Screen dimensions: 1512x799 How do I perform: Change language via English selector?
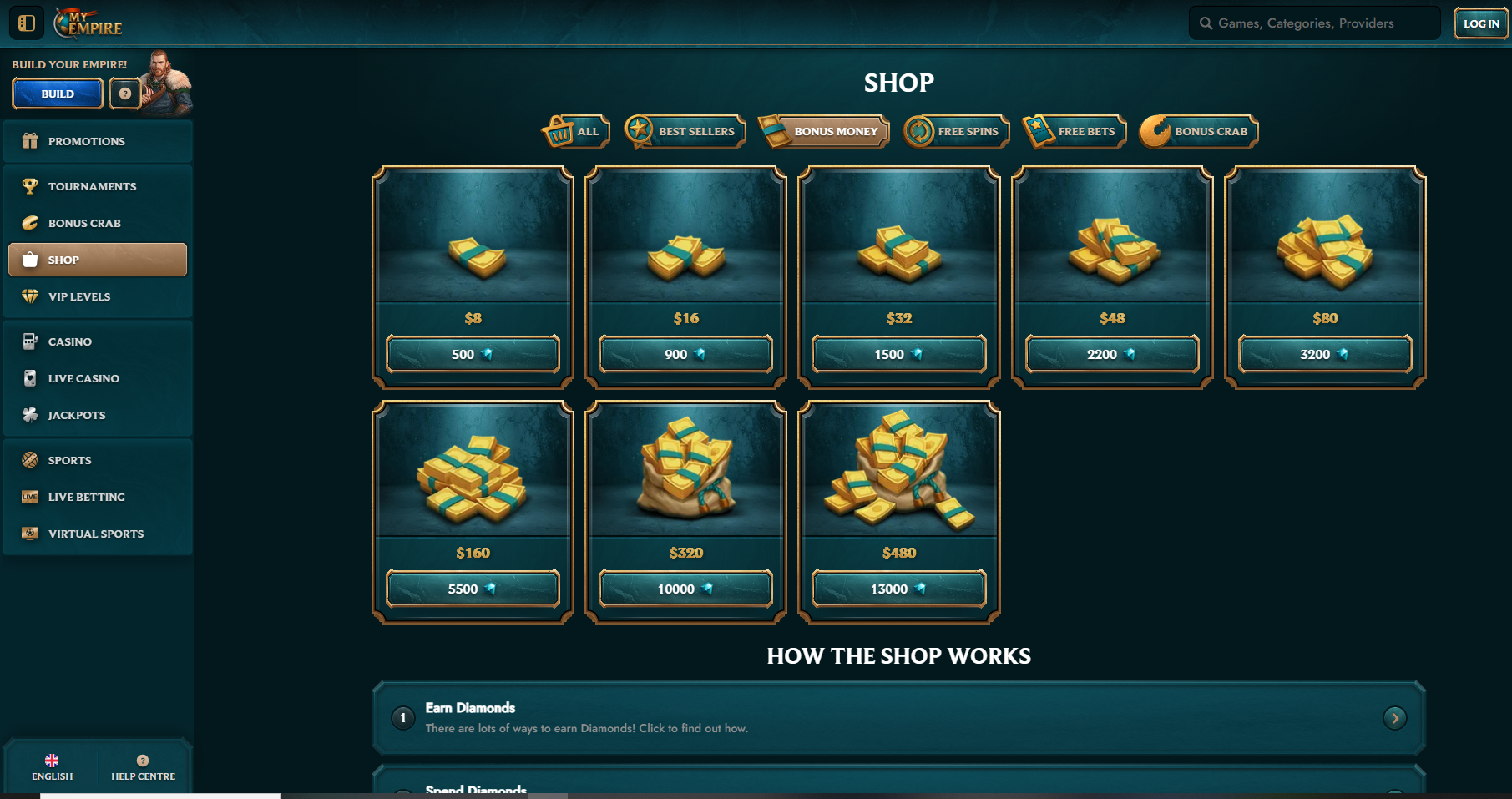click(52, 767)
